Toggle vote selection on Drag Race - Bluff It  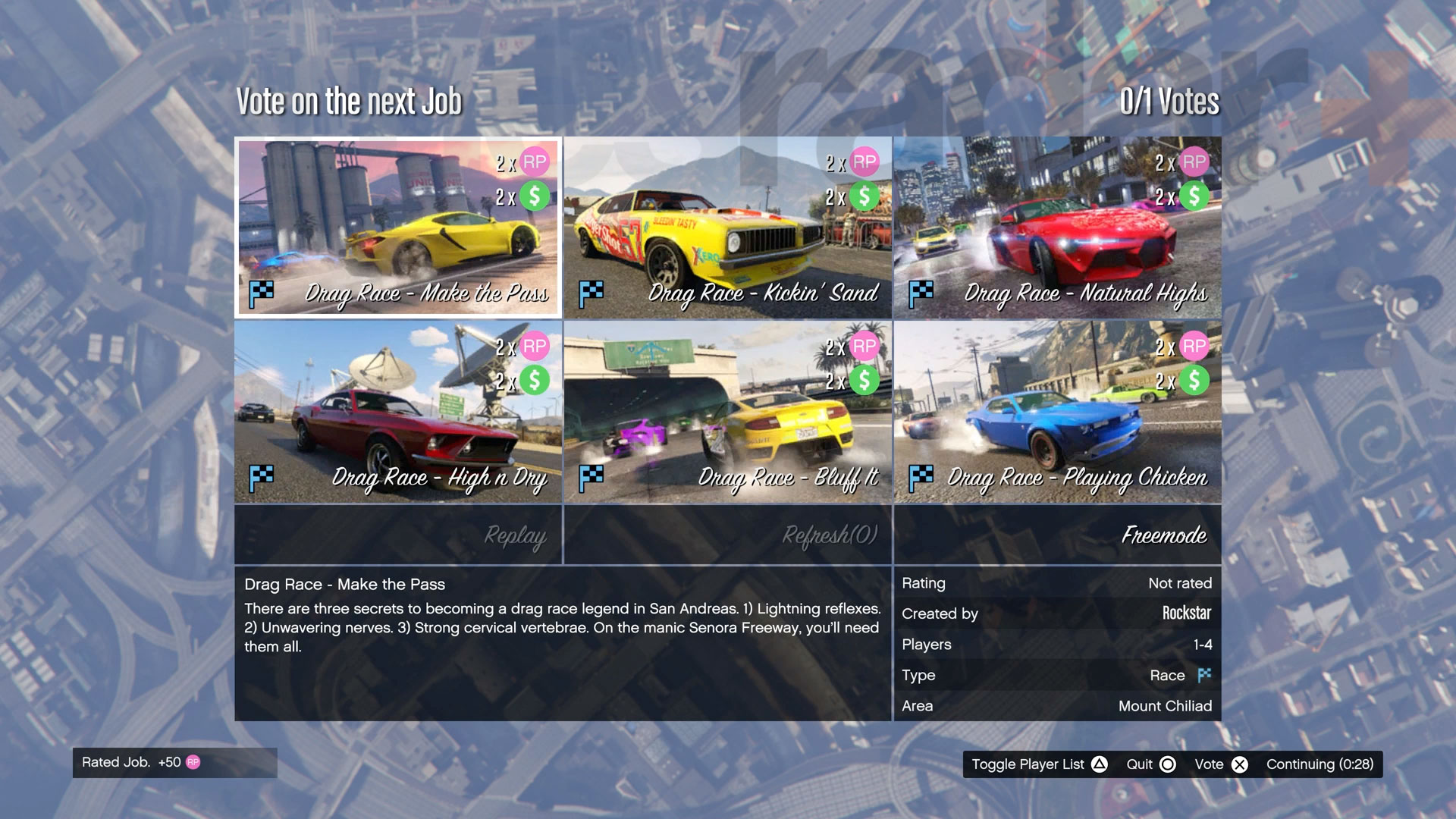(728, 409)
